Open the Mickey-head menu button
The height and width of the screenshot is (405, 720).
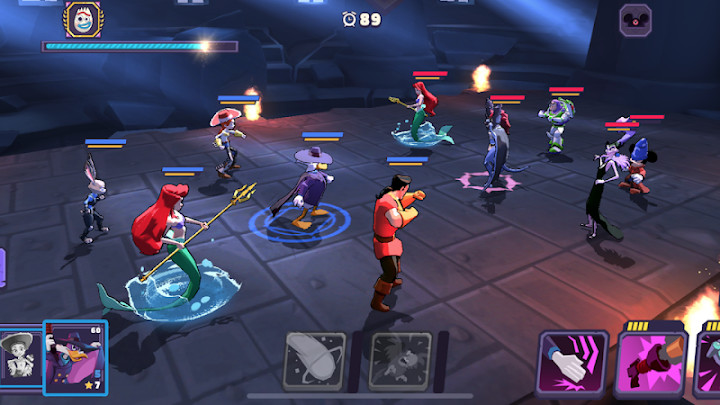pos(635,20)
